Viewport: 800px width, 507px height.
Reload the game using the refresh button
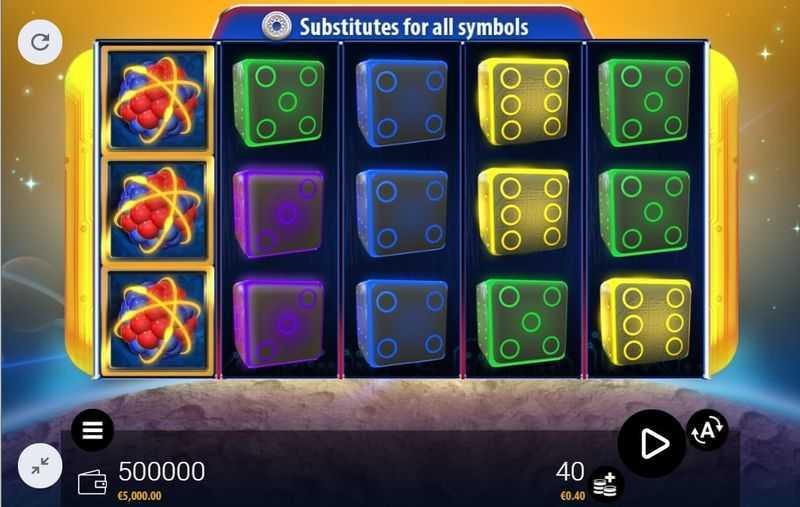40,42
